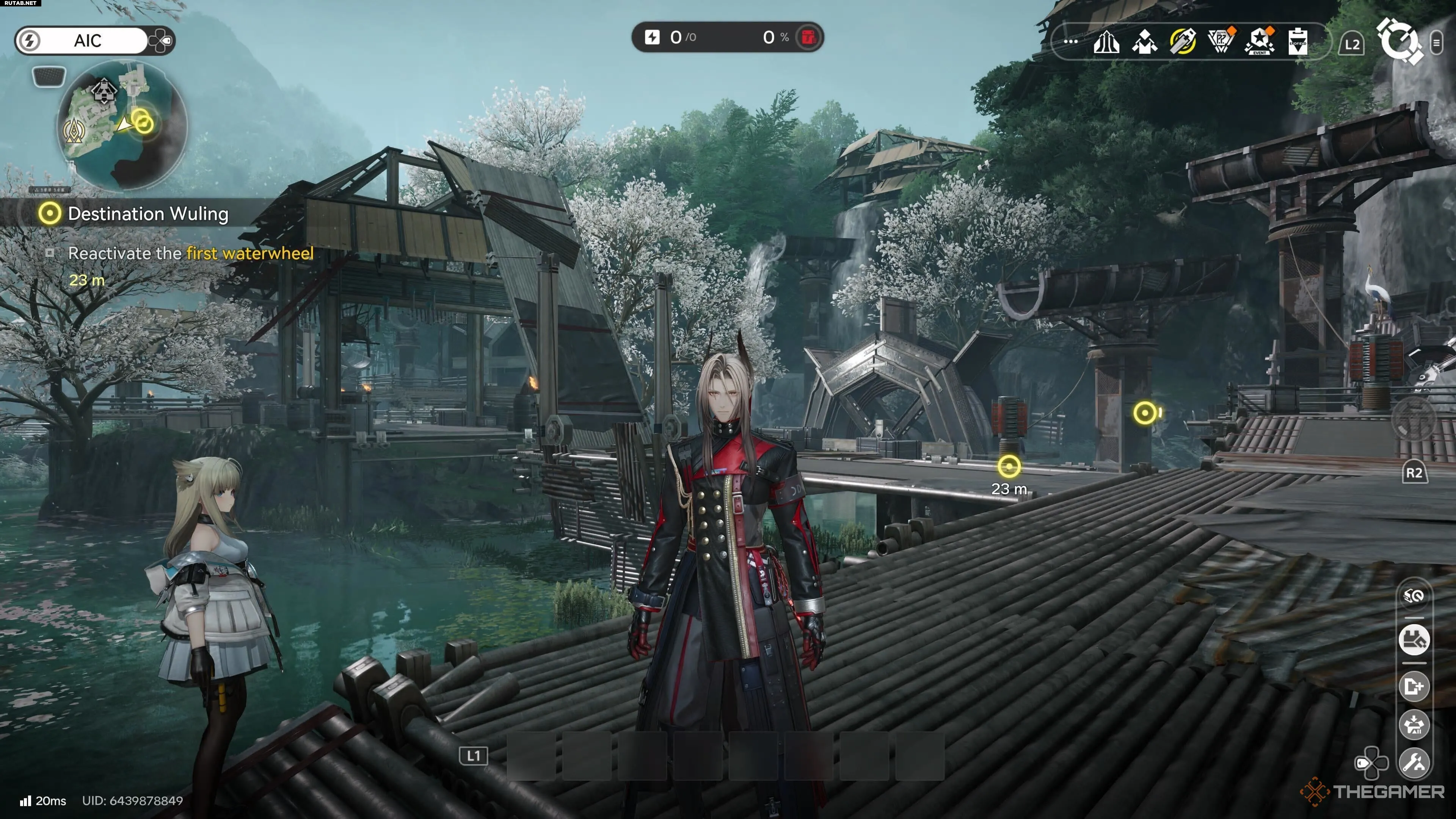Viewport: 1456px width, 819px height.
Task: Click the blueprint plus button
Action: pyautogui.click(x=1414, y=687)
